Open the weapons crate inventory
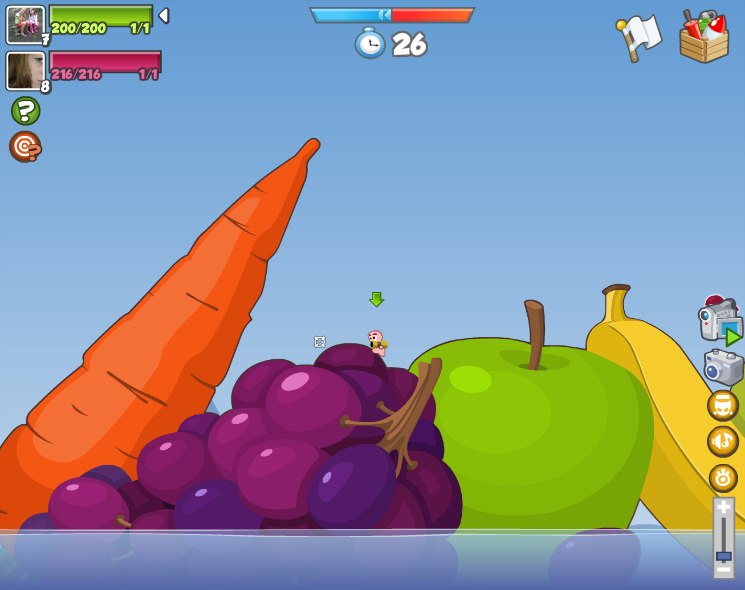The width and height of the screenshot is (745, 590). (x=703, y=38)
